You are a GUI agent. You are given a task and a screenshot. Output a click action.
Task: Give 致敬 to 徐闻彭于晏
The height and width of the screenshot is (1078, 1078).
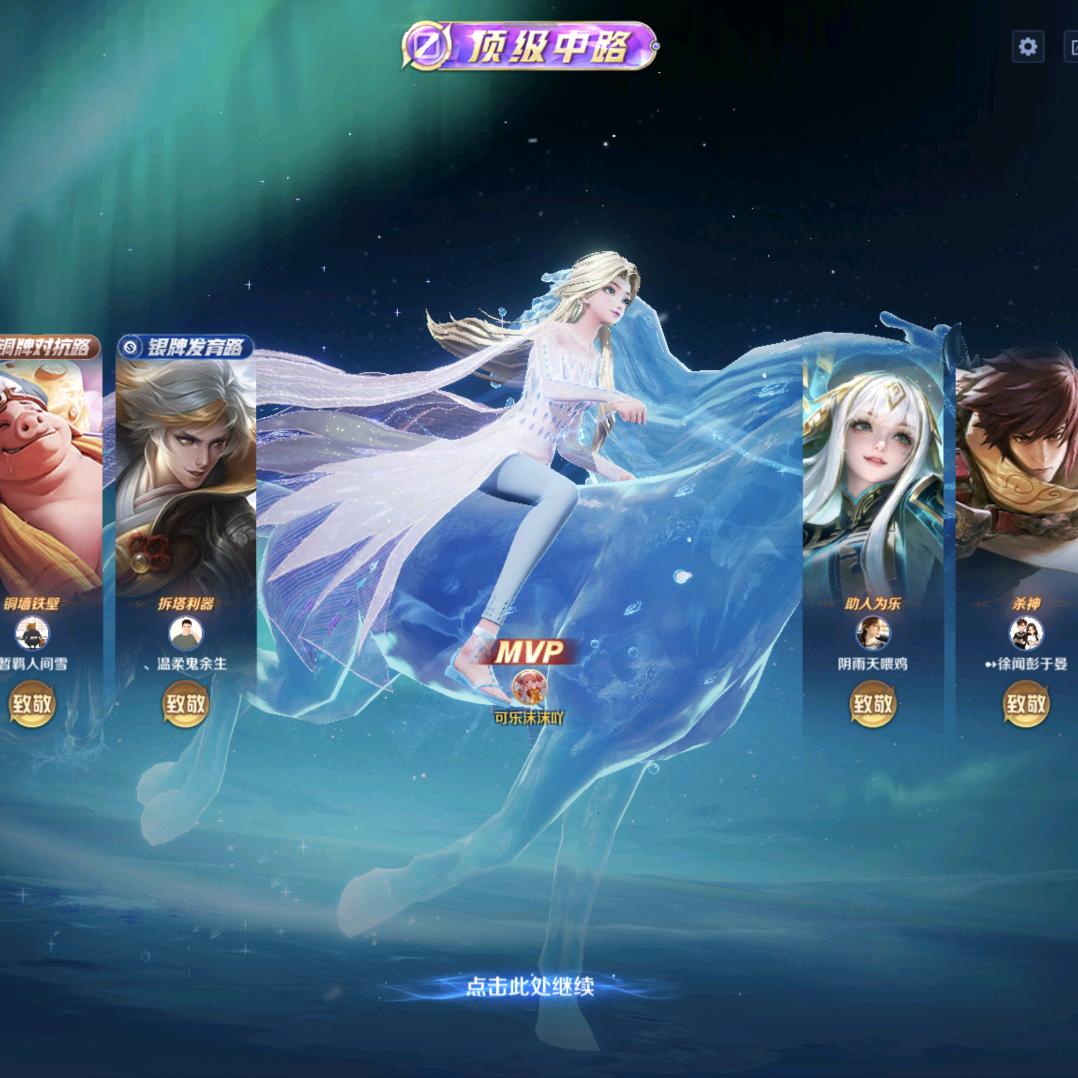(x=1026, y=704)
